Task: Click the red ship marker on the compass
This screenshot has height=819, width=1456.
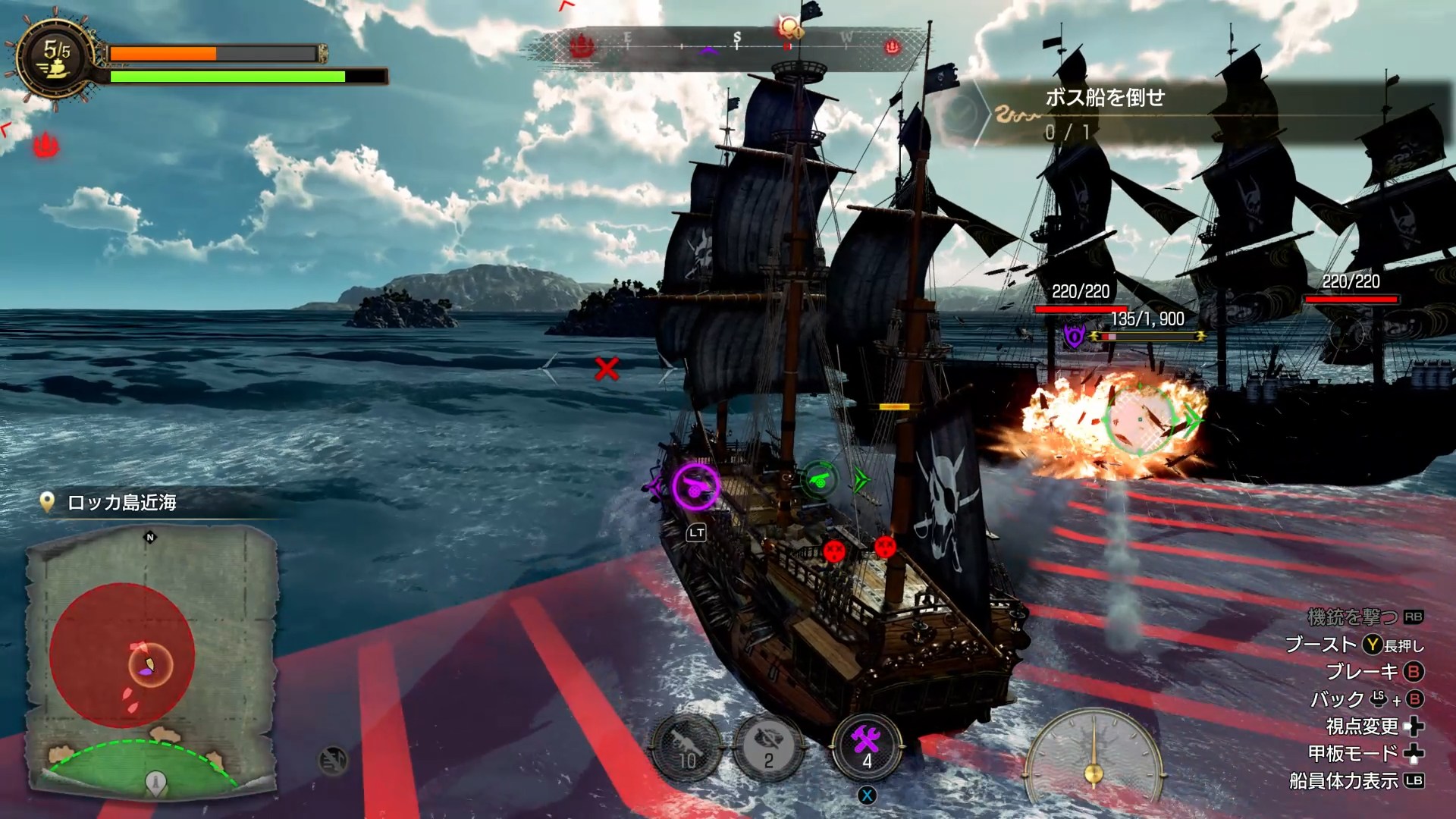Action: (582, 47)
